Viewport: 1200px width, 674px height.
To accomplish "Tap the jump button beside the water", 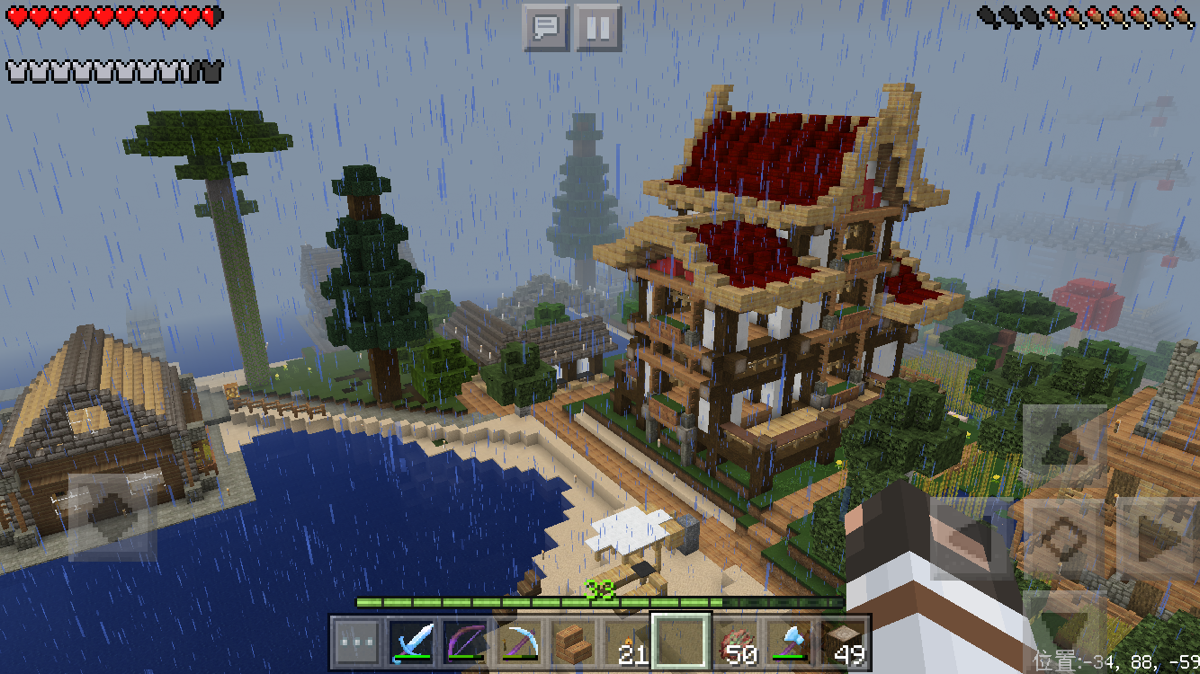I will [x=111, y=516].
